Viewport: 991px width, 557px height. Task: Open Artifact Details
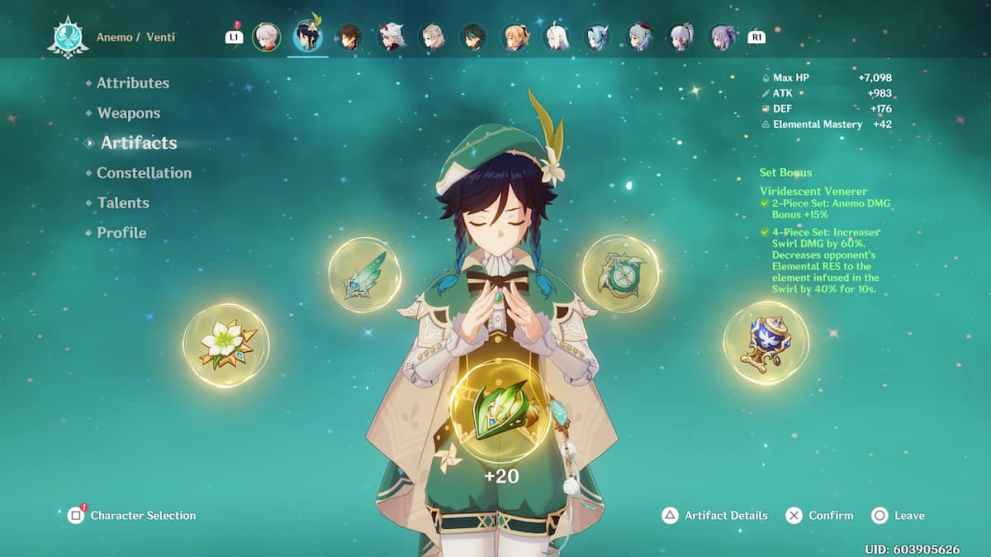click(715, 516)
